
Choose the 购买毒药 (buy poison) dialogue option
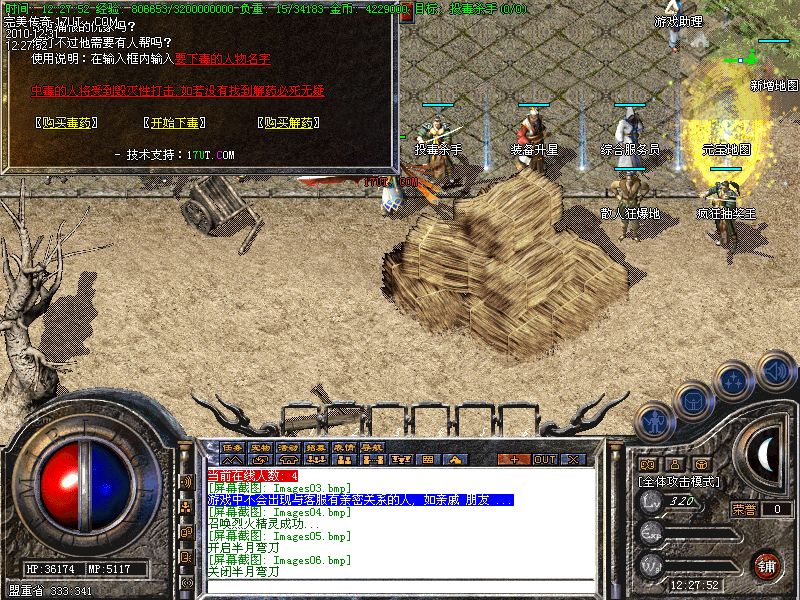pyautogui.click(x=62, y=123)
